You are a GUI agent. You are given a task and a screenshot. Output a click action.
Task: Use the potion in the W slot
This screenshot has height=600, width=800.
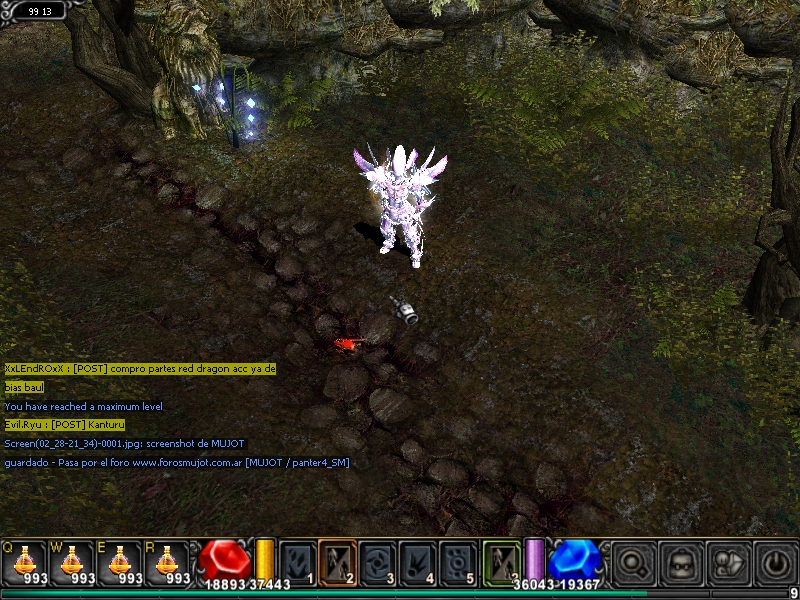click(72, 562)
